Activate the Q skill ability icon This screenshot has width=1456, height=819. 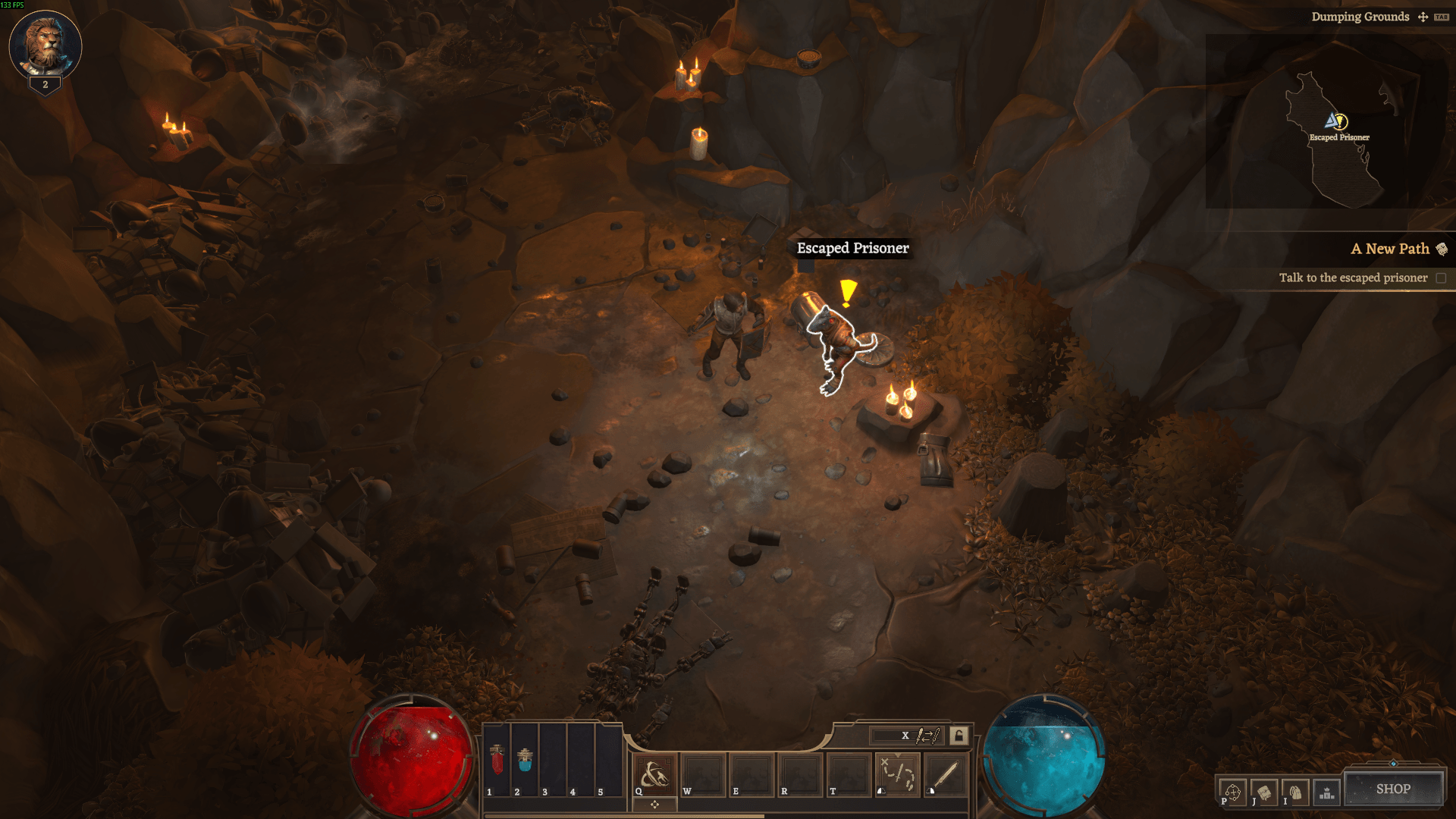click(654, 775)
